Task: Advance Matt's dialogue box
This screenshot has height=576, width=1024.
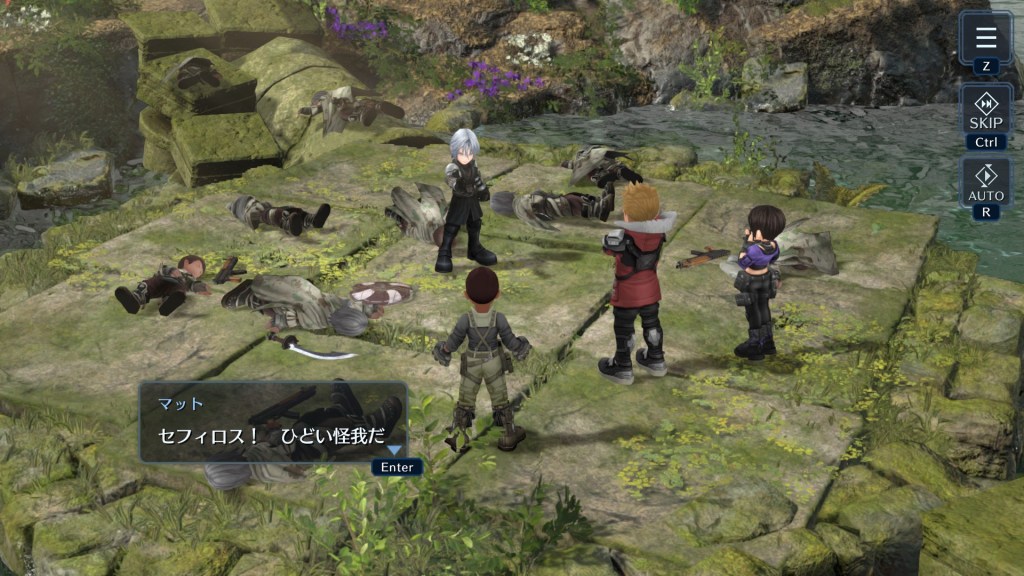Action: coord(273,422)
